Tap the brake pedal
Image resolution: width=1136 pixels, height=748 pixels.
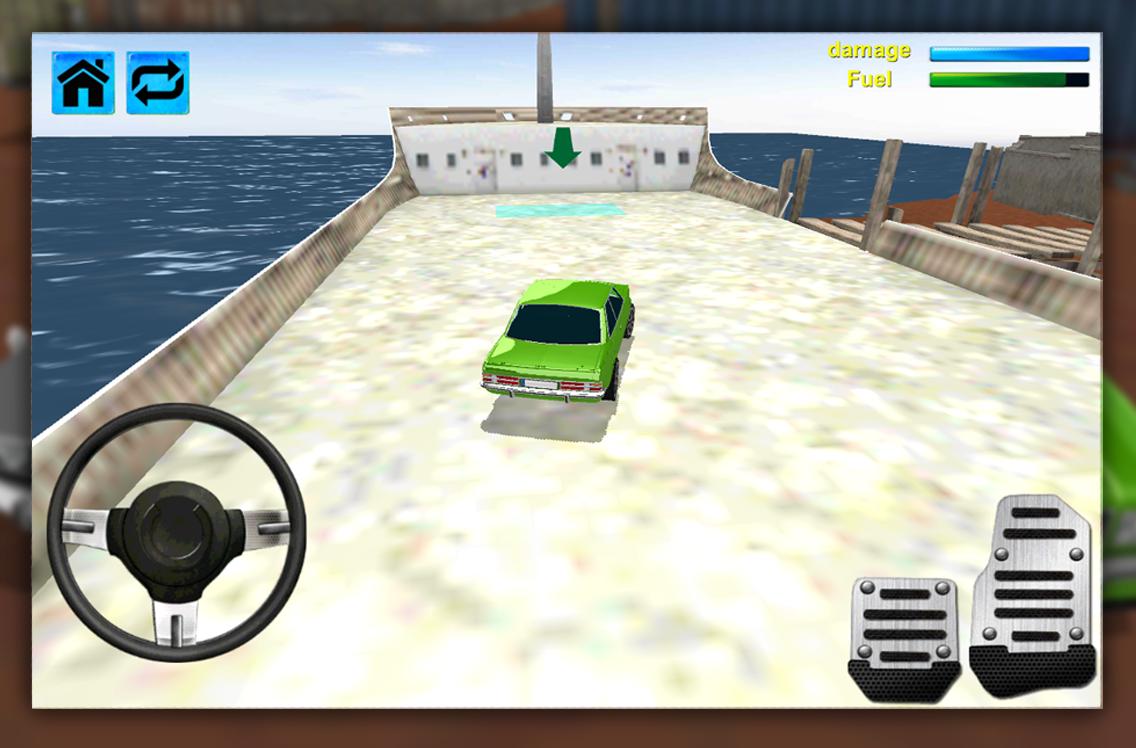point(904,636)
